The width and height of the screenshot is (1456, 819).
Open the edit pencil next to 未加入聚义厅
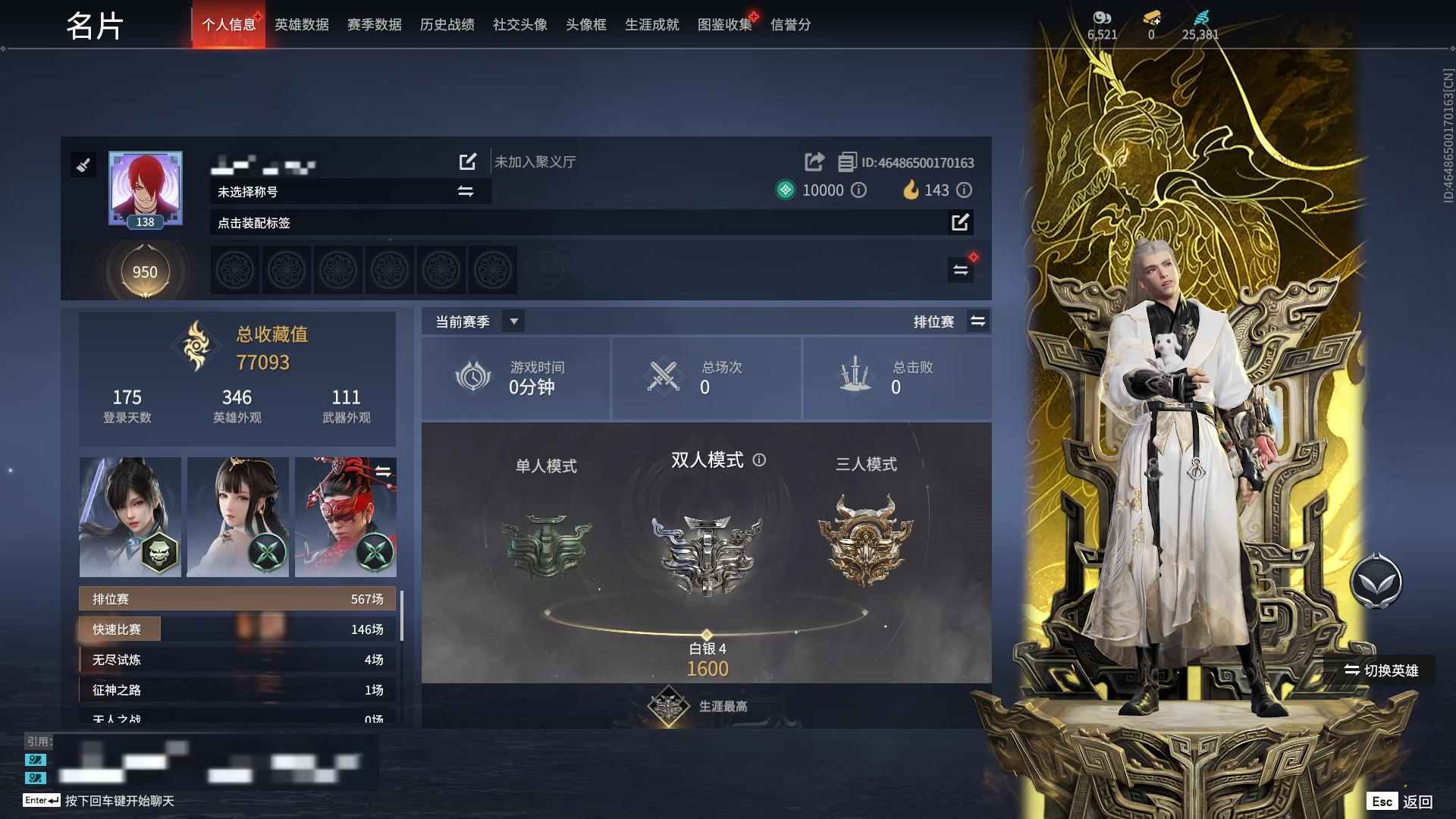467,162
